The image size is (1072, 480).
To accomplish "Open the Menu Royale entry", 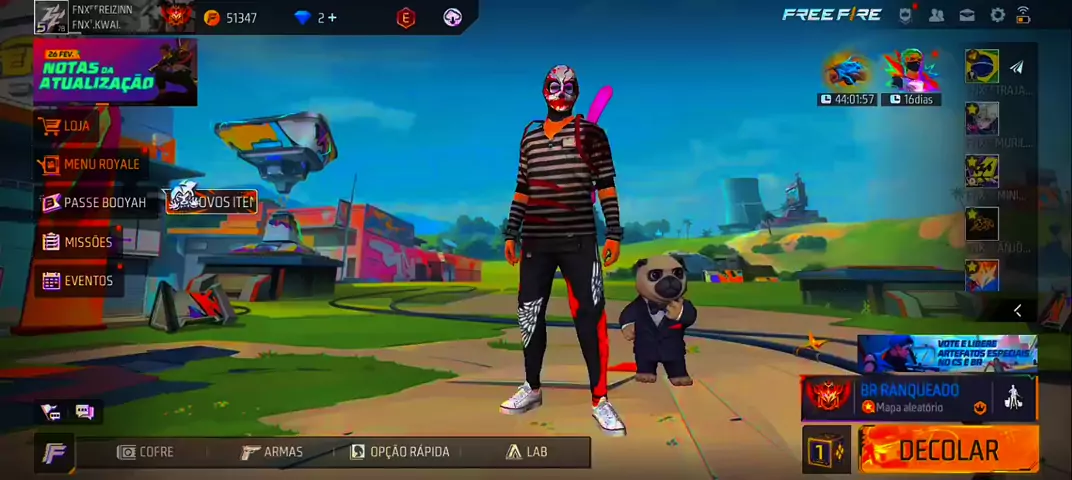I will click(100, 164).
